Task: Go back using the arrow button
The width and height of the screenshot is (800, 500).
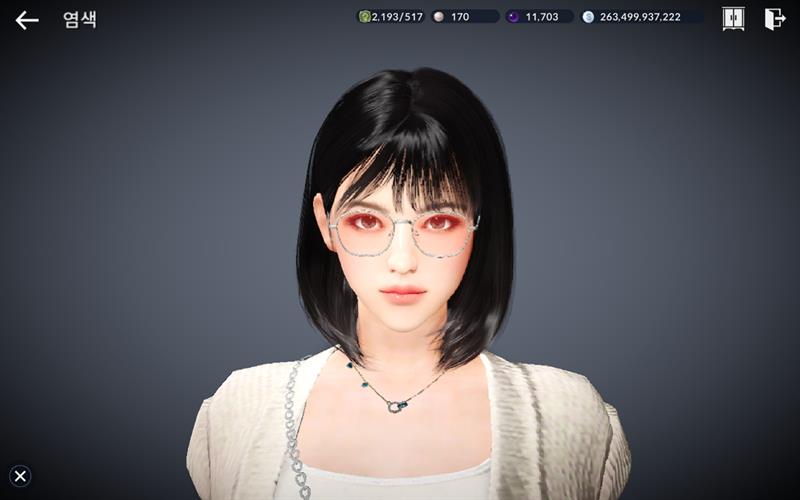Action: click(27, 19)
